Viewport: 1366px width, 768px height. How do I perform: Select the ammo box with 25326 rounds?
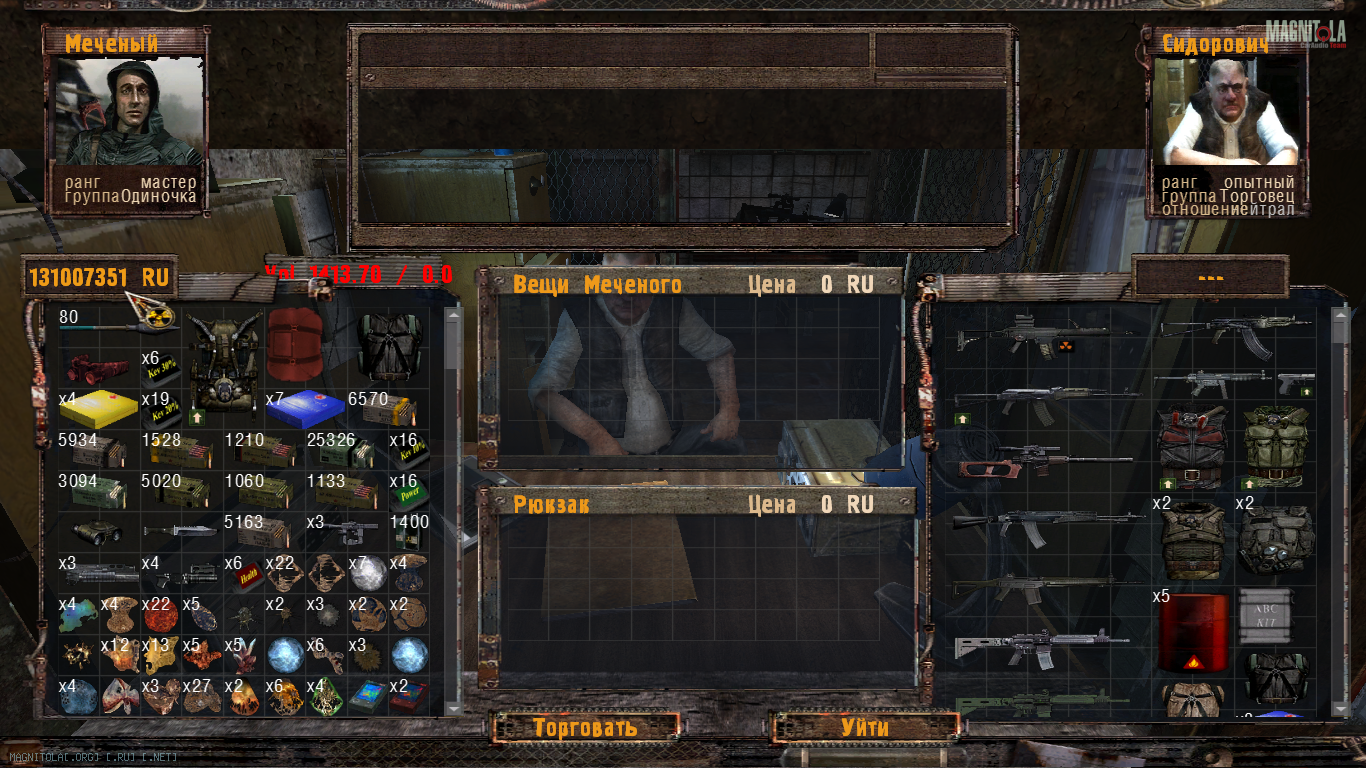click(343, 451)
